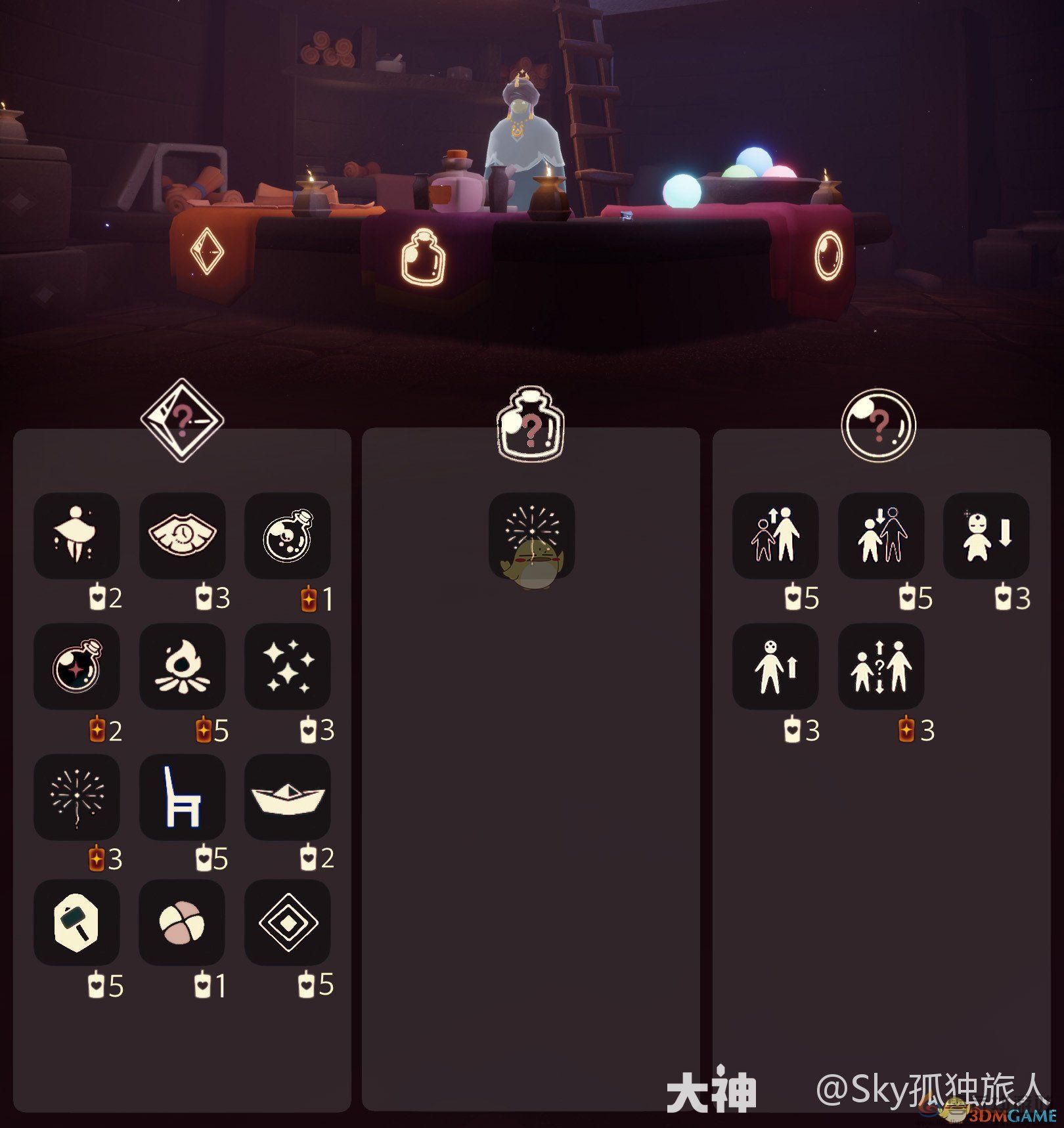
Task: Select the firework spell in the middle column
Action: tap(532, 537)
